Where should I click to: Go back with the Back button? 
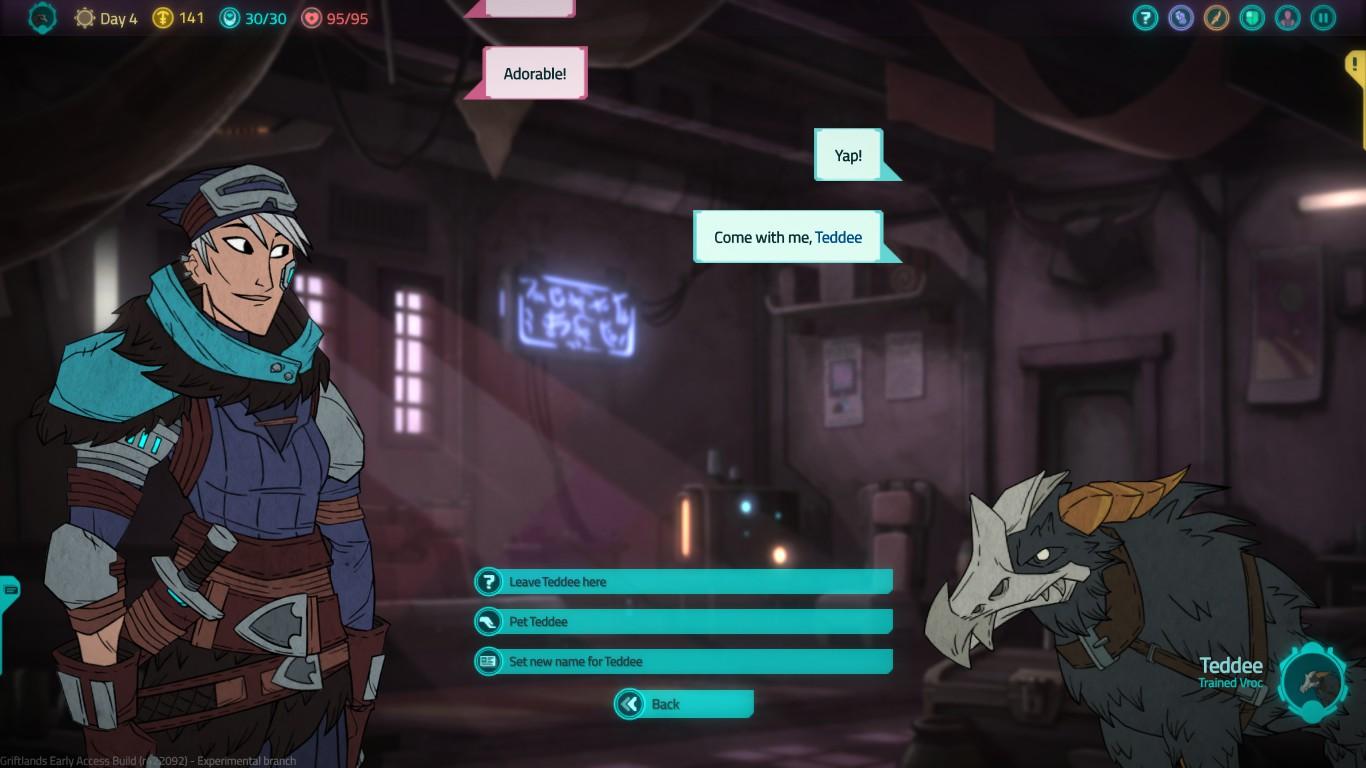[684, 704]
